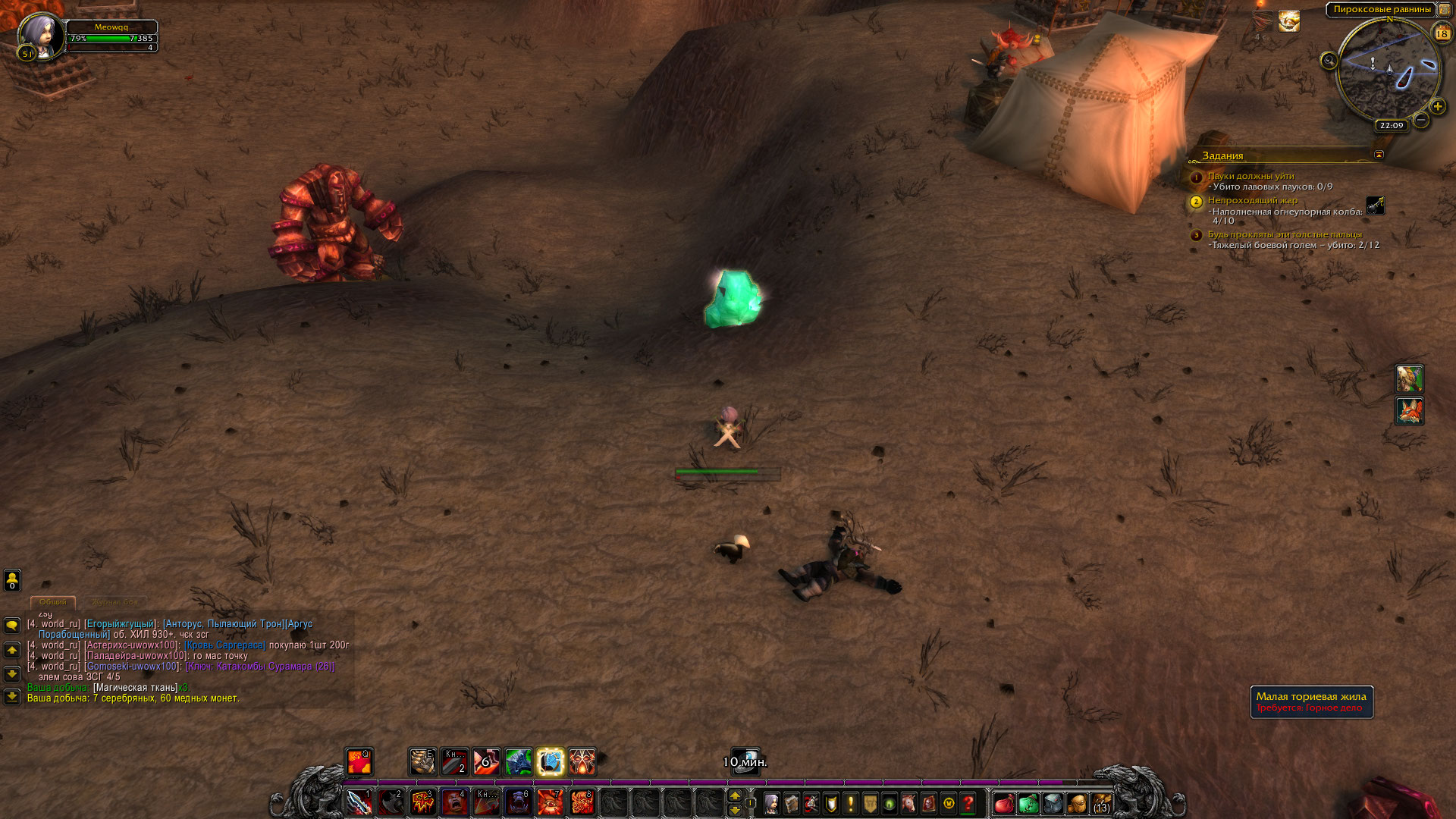Click the minimap zoom-in plus button
Image resolution: width=1456 pixels, height=819 pixels.
tap(1437, 107)
